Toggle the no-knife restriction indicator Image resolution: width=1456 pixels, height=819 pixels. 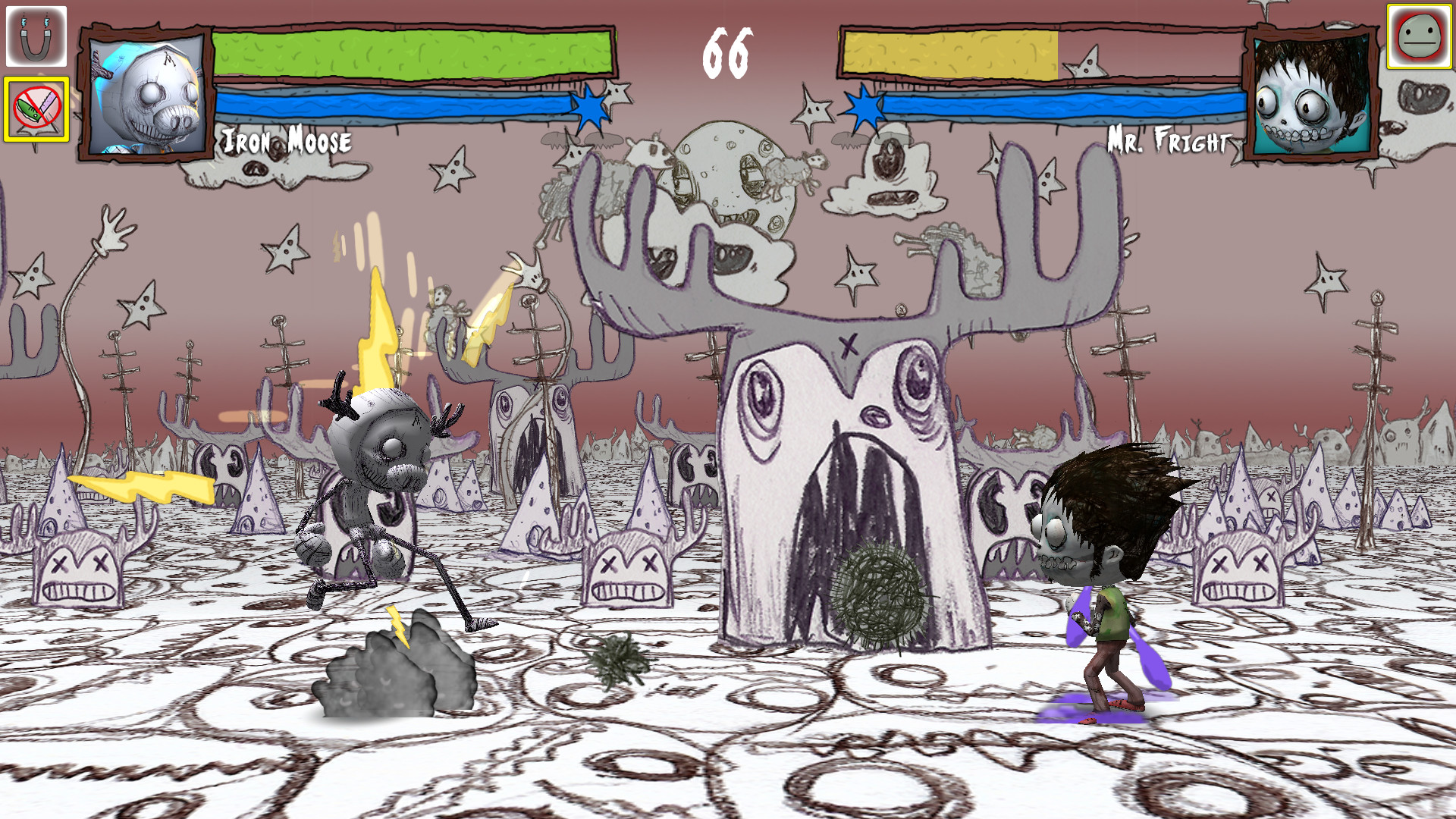pyautogui.click(x=36, y=108)
